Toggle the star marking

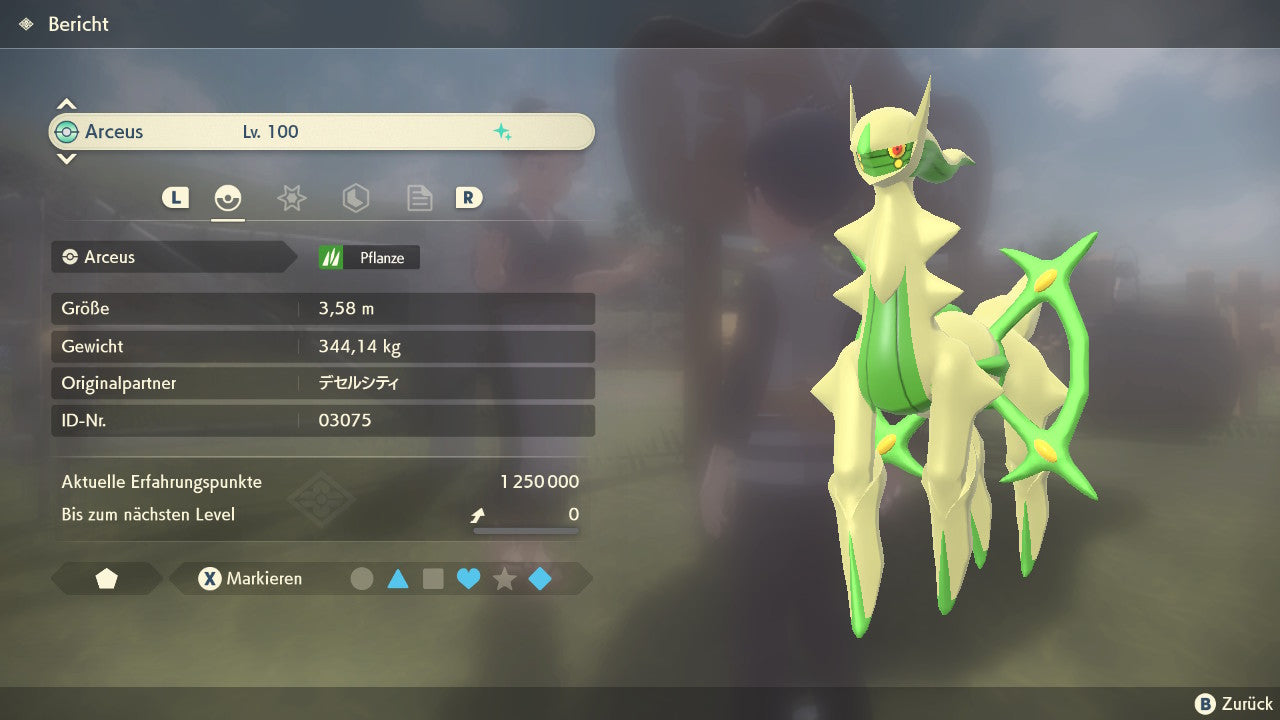coord(504,579)
